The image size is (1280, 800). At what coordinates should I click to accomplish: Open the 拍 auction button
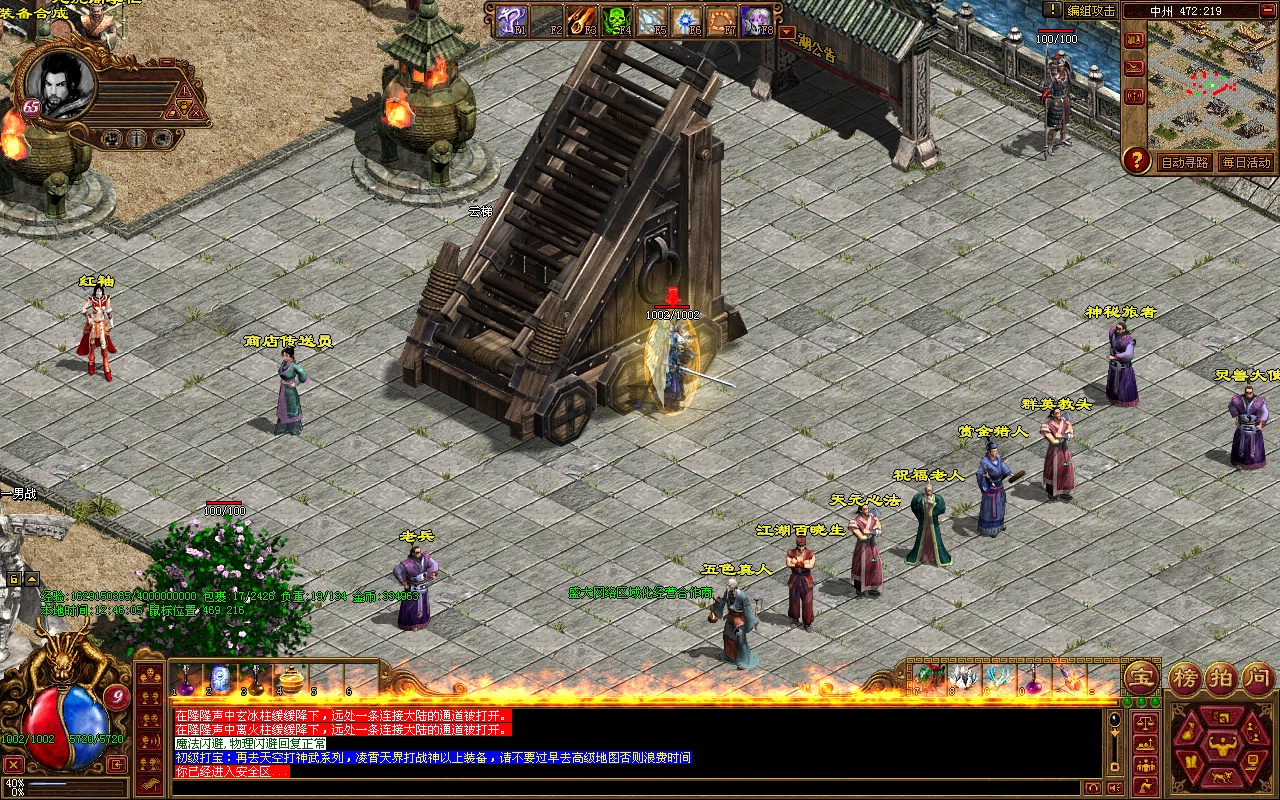(1222, 678)
